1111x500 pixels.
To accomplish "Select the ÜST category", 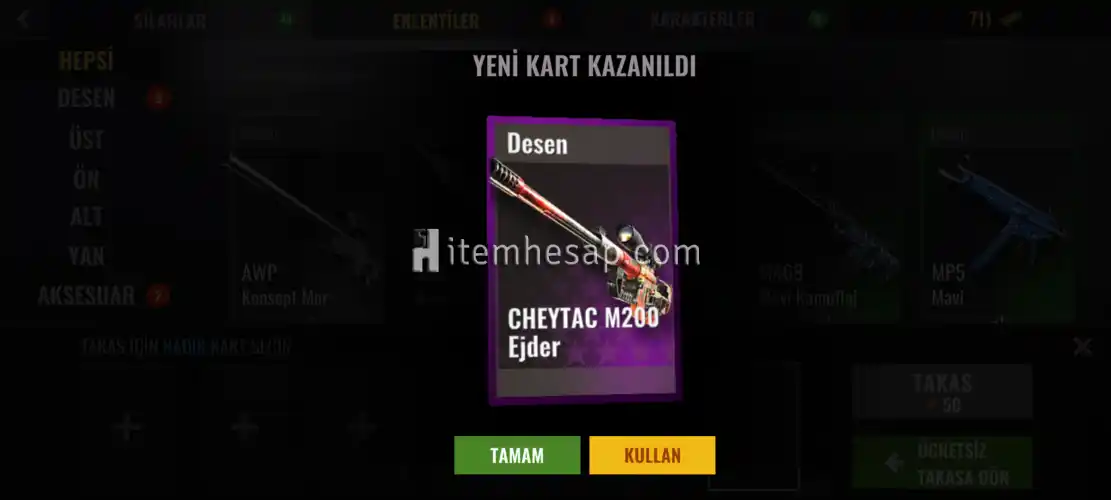I will pos(86,139).
